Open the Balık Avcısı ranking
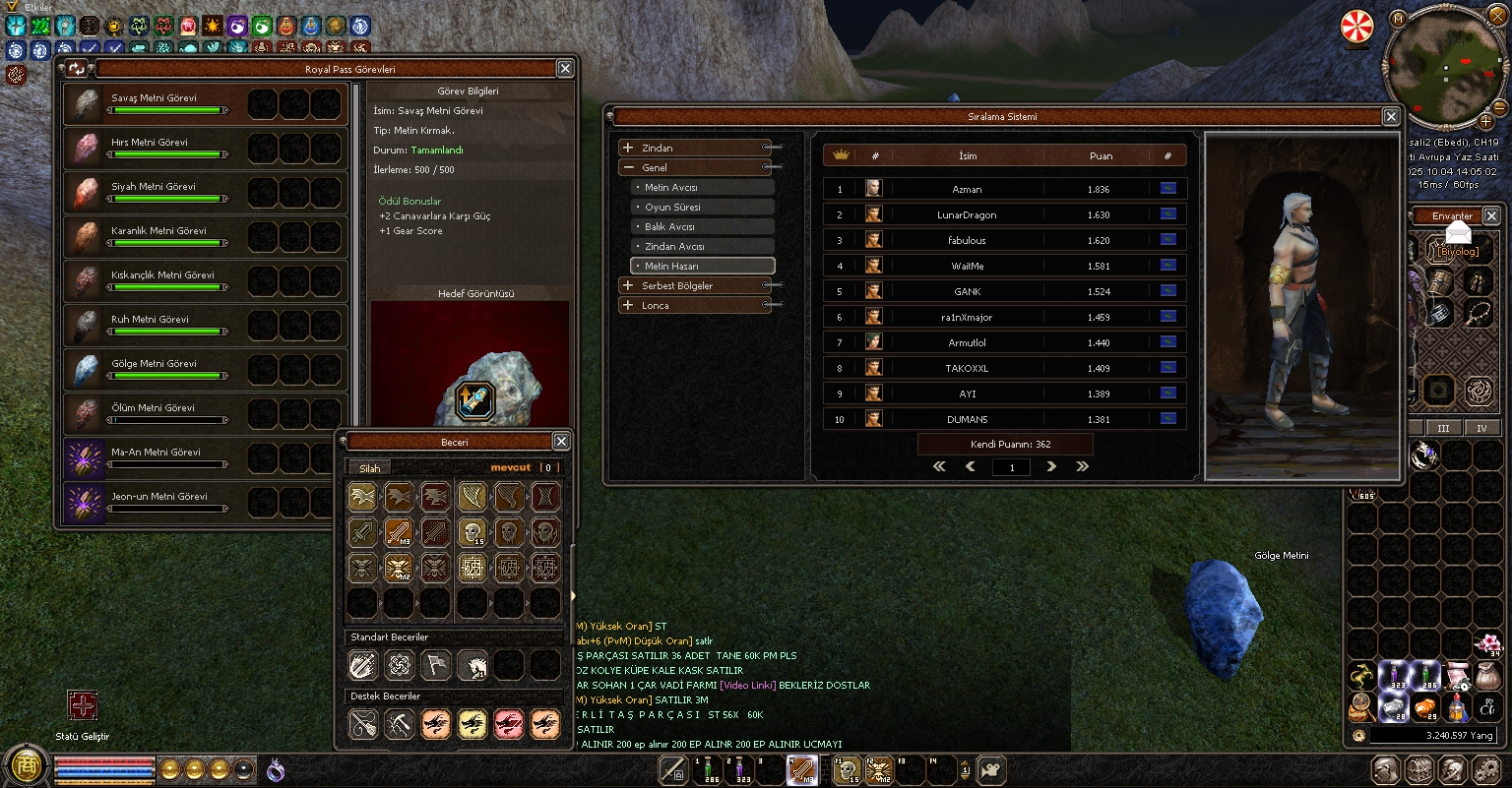 pyautogui.click(x=703, y=226)
